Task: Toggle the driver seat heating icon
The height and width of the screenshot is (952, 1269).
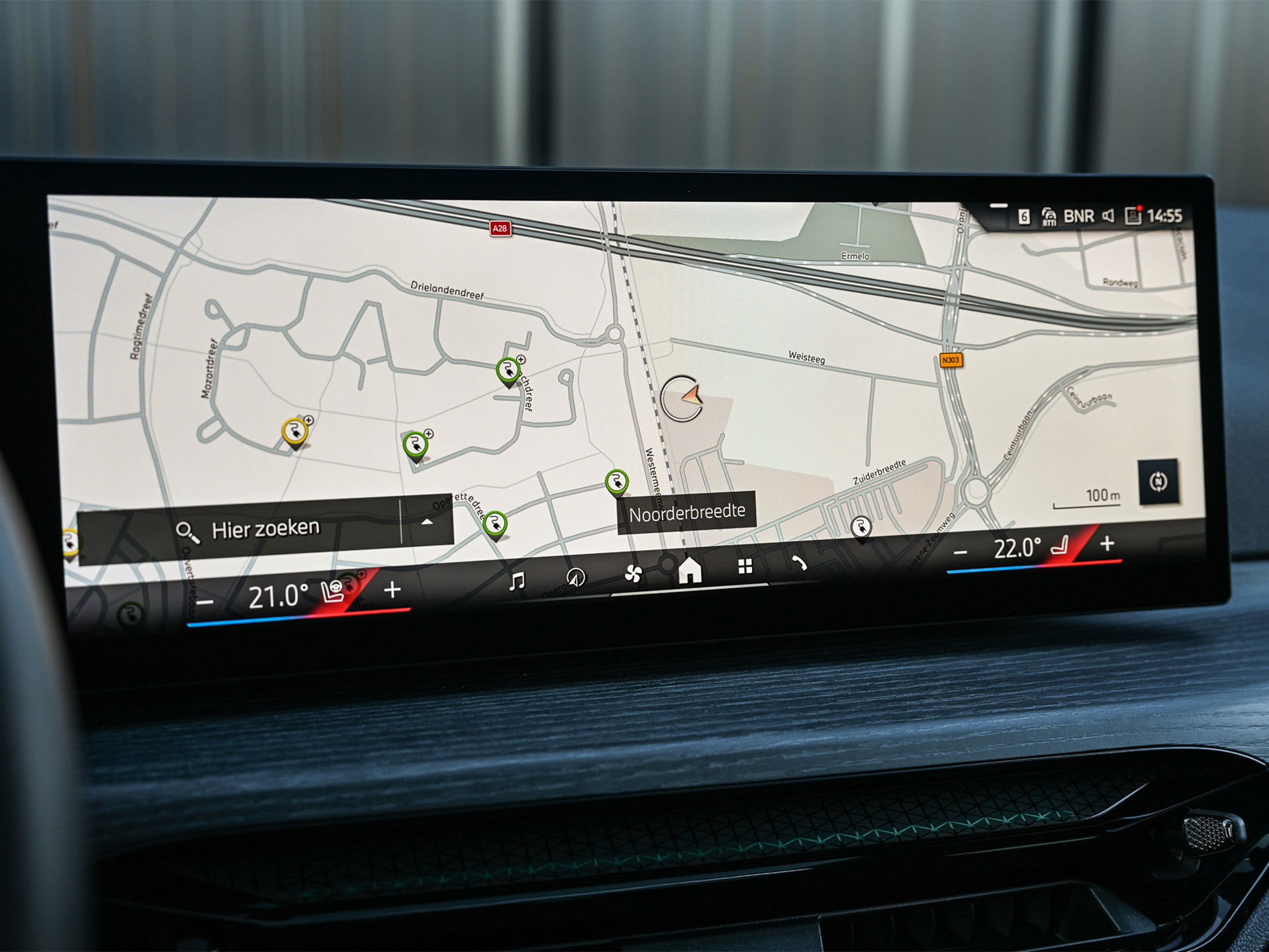Action: tap(332, 591)
